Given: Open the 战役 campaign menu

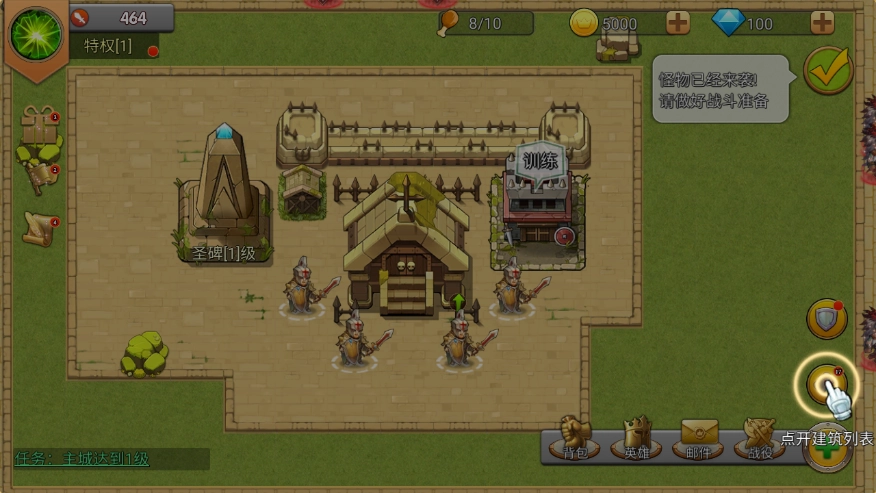Looking at the screenshot, I should (x=760, y=438).
